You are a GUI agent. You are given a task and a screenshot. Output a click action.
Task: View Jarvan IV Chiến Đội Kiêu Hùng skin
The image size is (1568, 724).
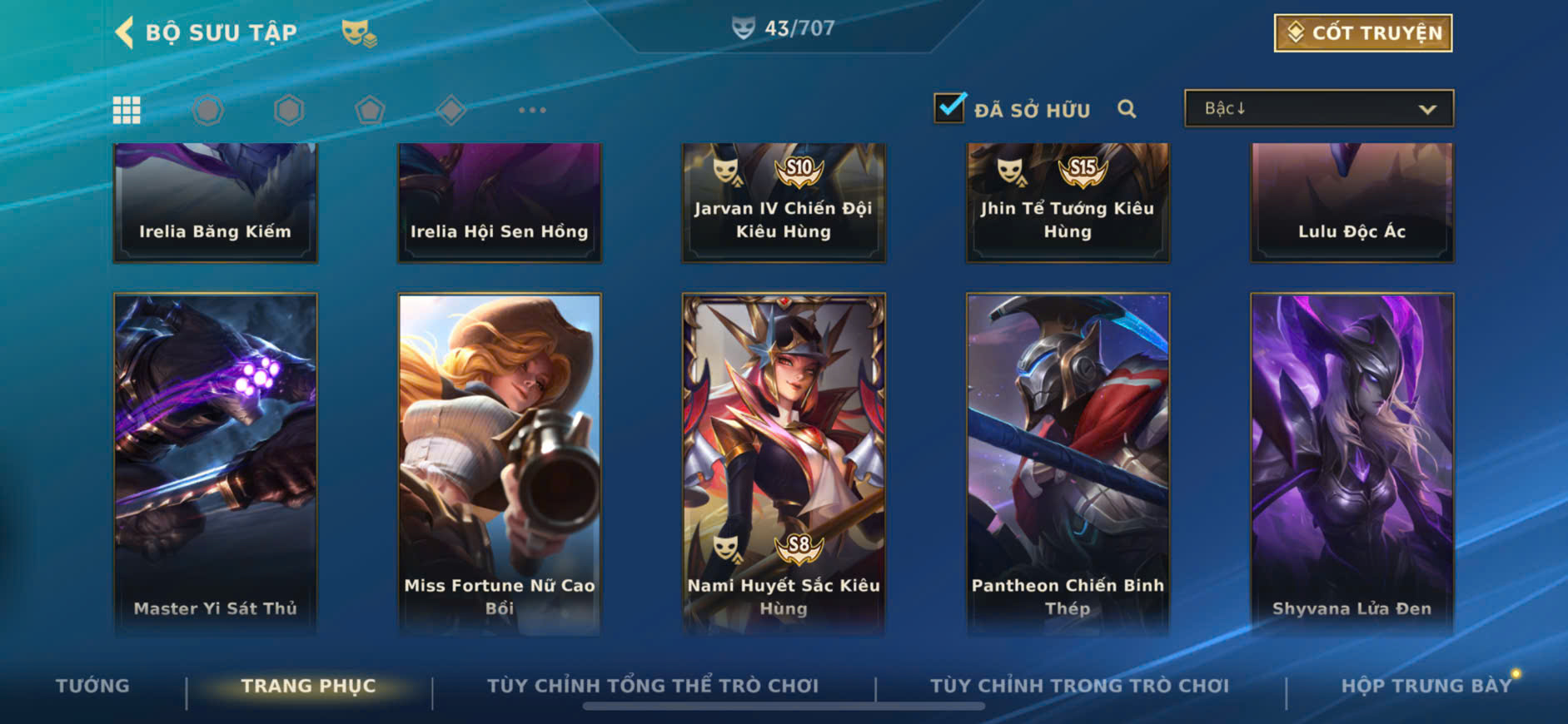[784, 202]
